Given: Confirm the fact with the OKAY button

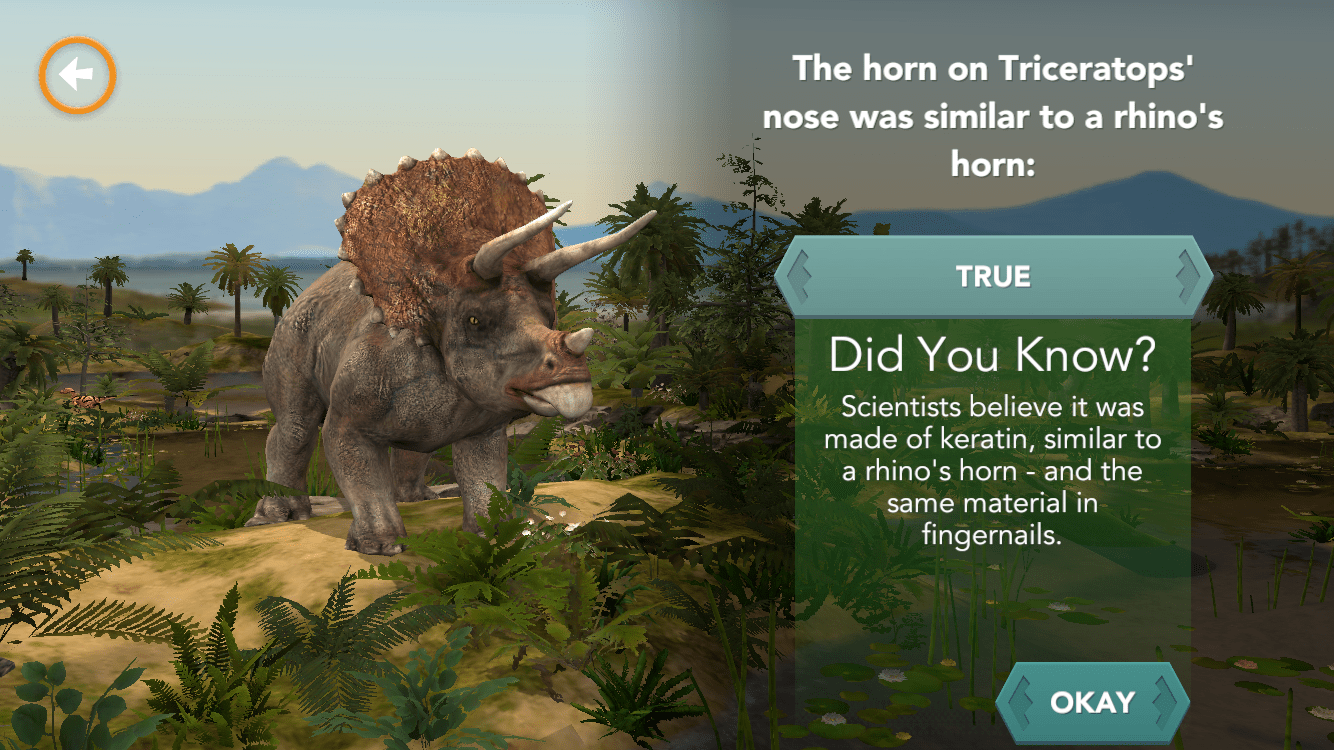Looking at the screenshot, I should click(1092, 701).
